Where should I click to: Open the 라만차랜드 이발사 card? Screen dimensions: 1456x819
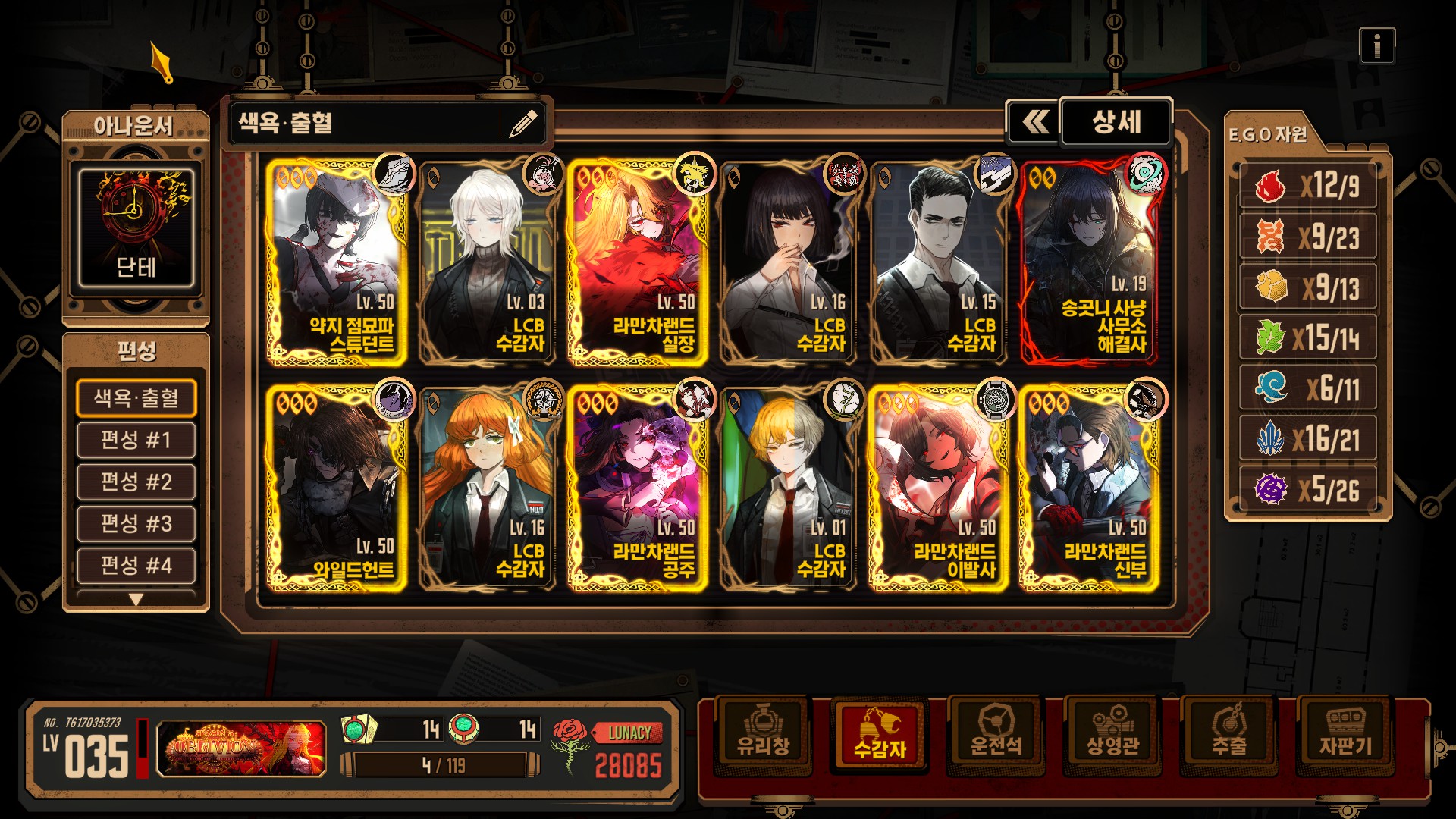[938, 488]
